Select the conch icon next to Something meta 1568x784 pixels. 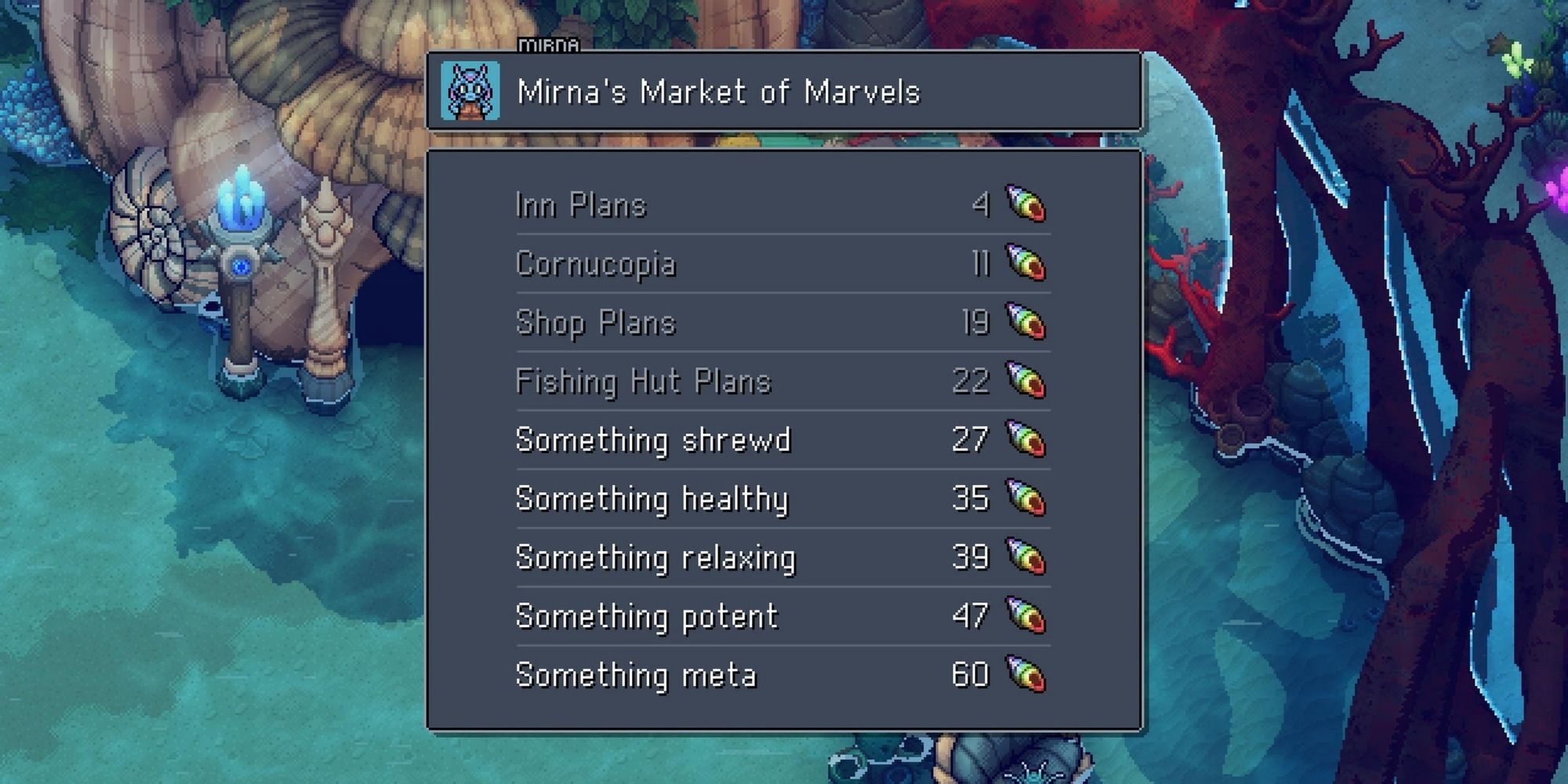pos(1027,674)
